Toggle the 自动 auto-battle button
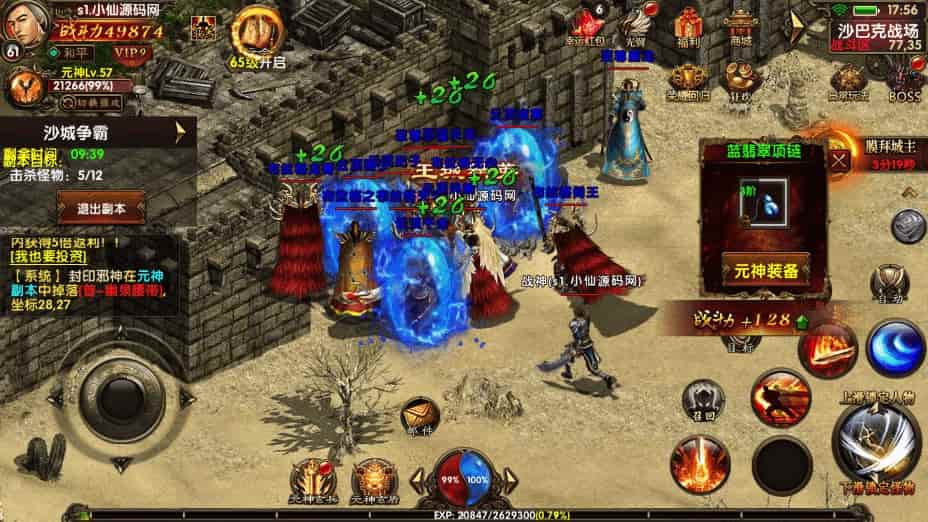 888,283
